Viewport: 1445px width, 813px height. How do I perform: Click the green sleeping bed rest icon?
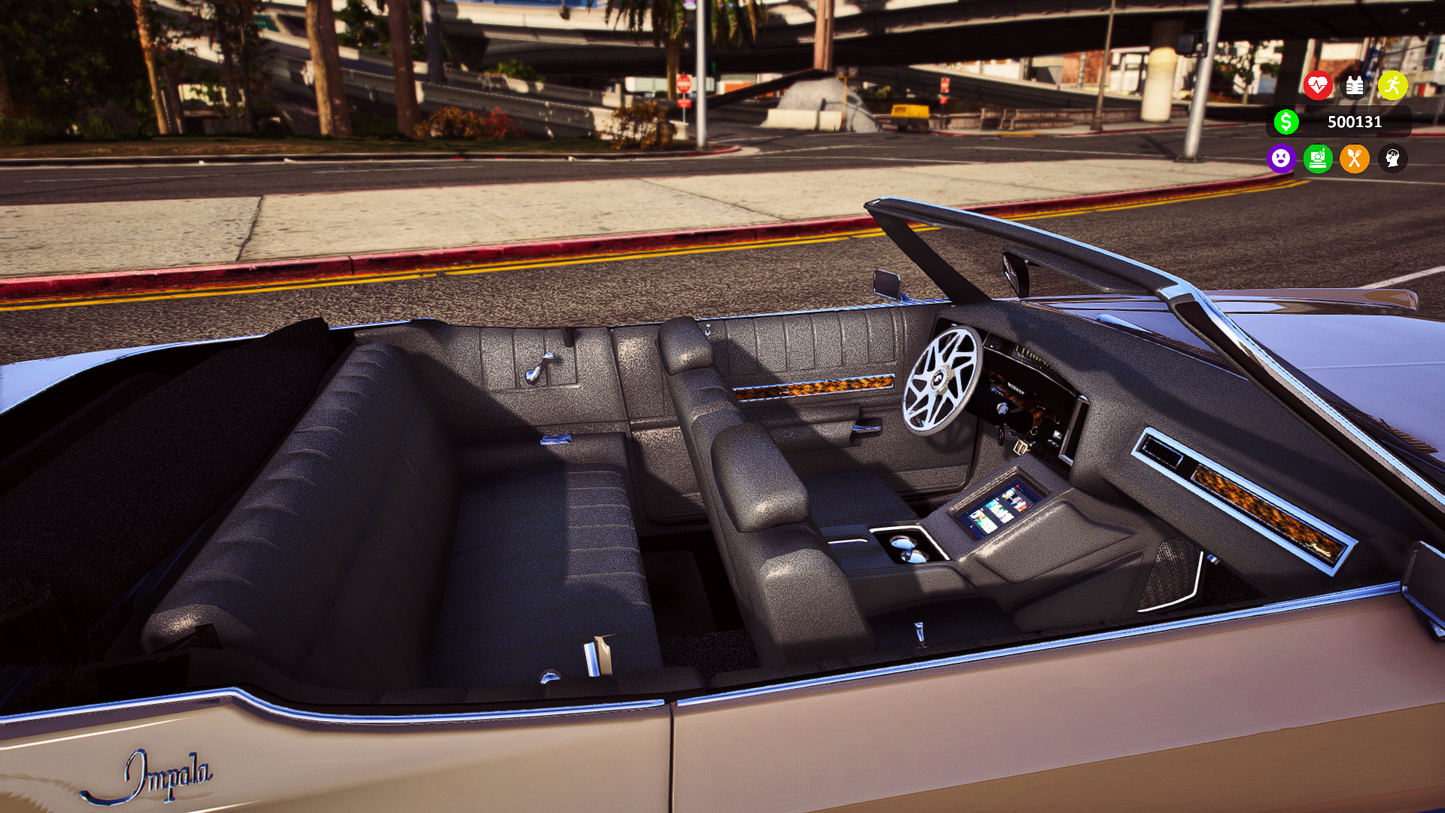tap(1318, 158)
